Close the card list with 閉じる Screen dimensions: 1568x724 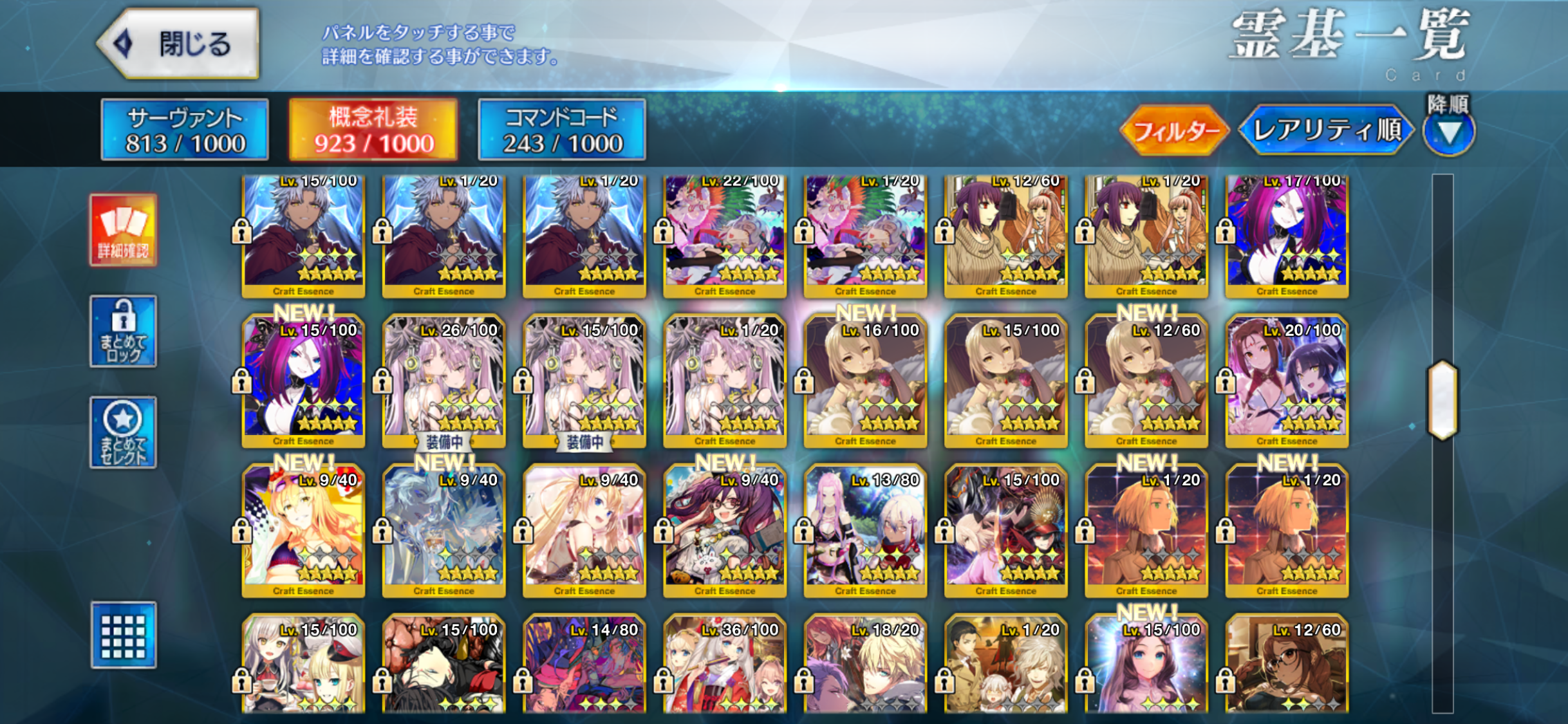(x=180, y=44)
